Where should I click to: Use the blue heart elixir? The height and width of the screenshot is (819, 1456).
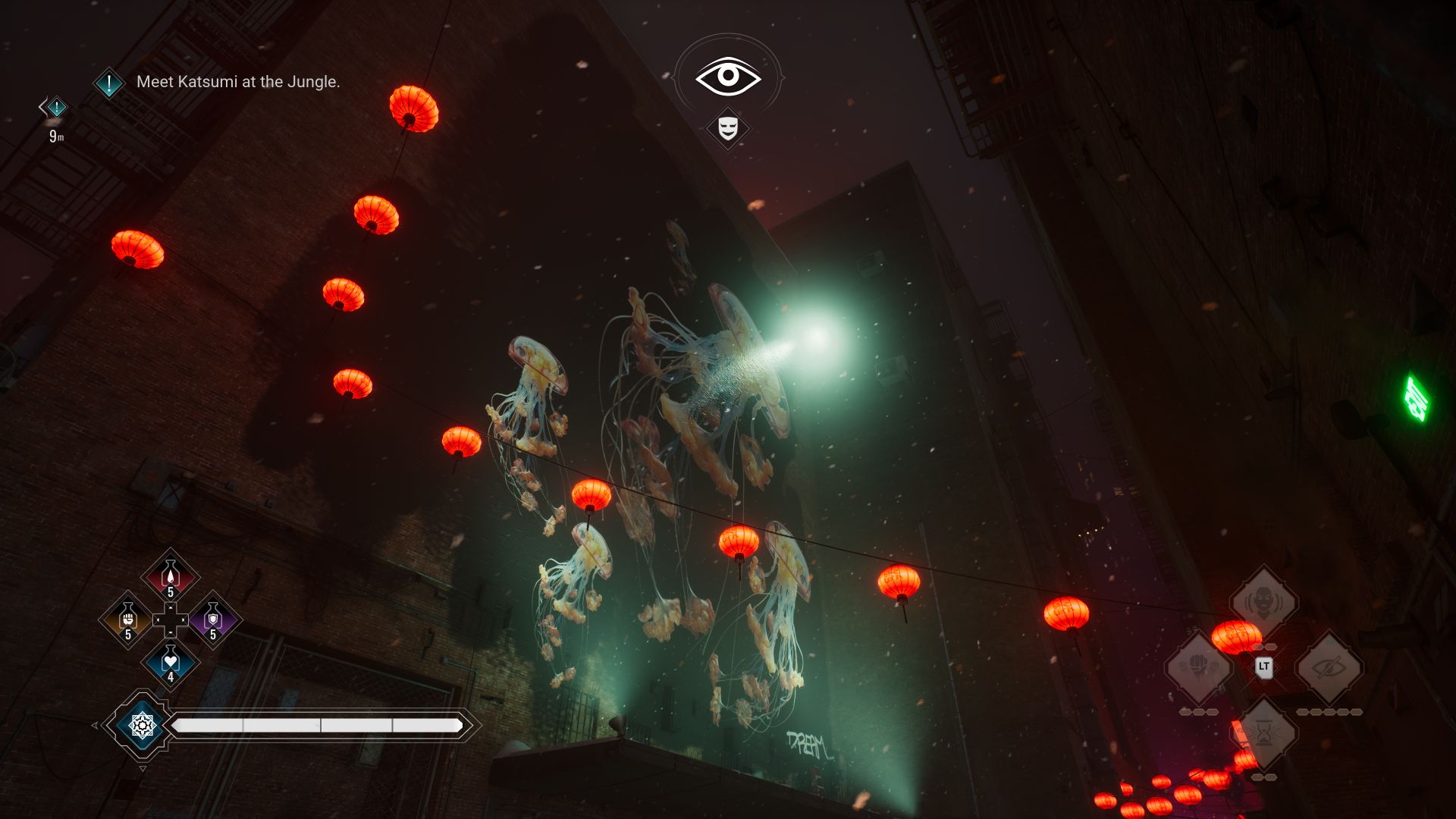pos(171,662)
